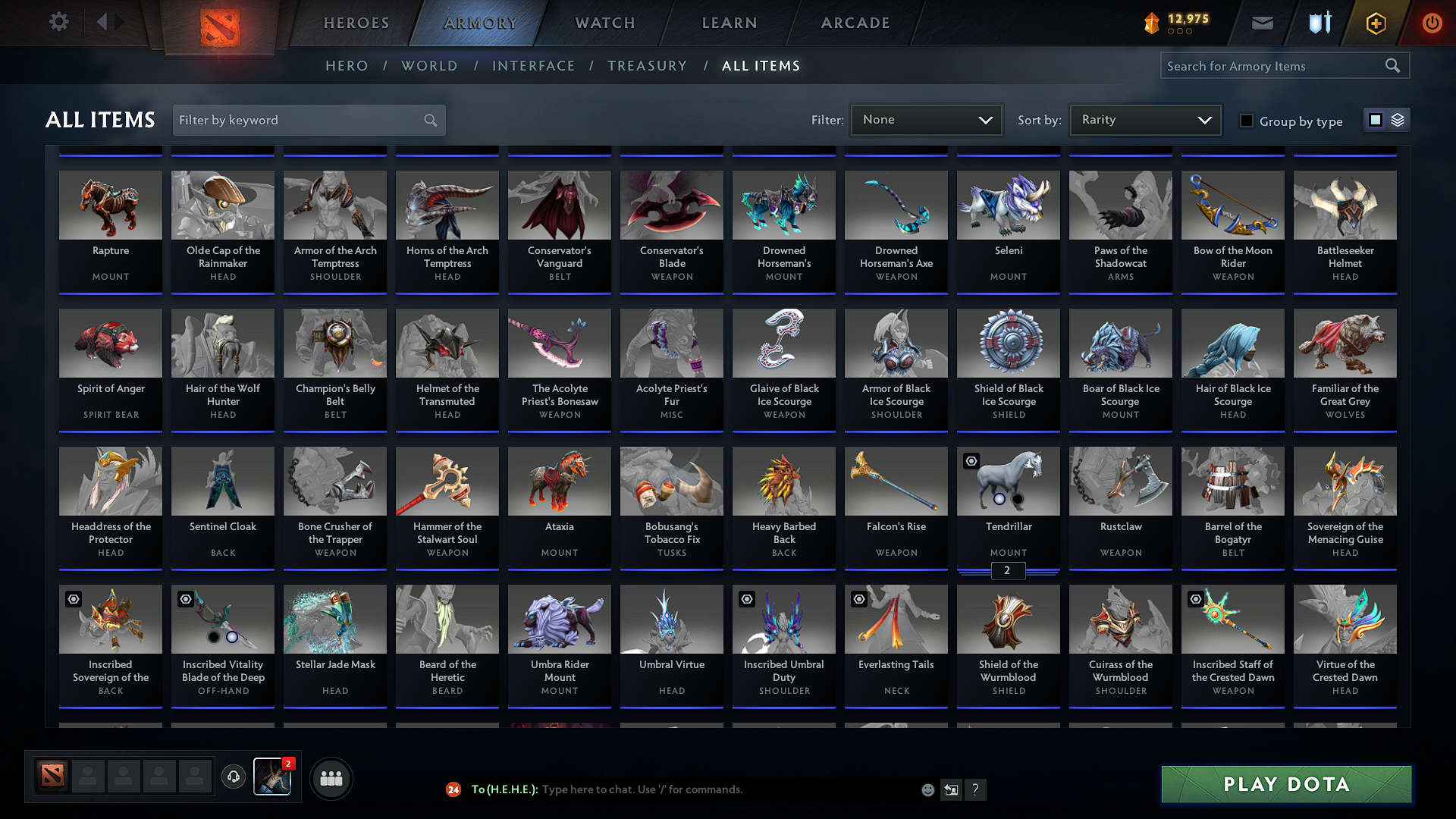Image resolution: width=1456 pixels, height=819 pixels.
Task: Toggle the Group by type checkbox
Action: pos(1247,120)
